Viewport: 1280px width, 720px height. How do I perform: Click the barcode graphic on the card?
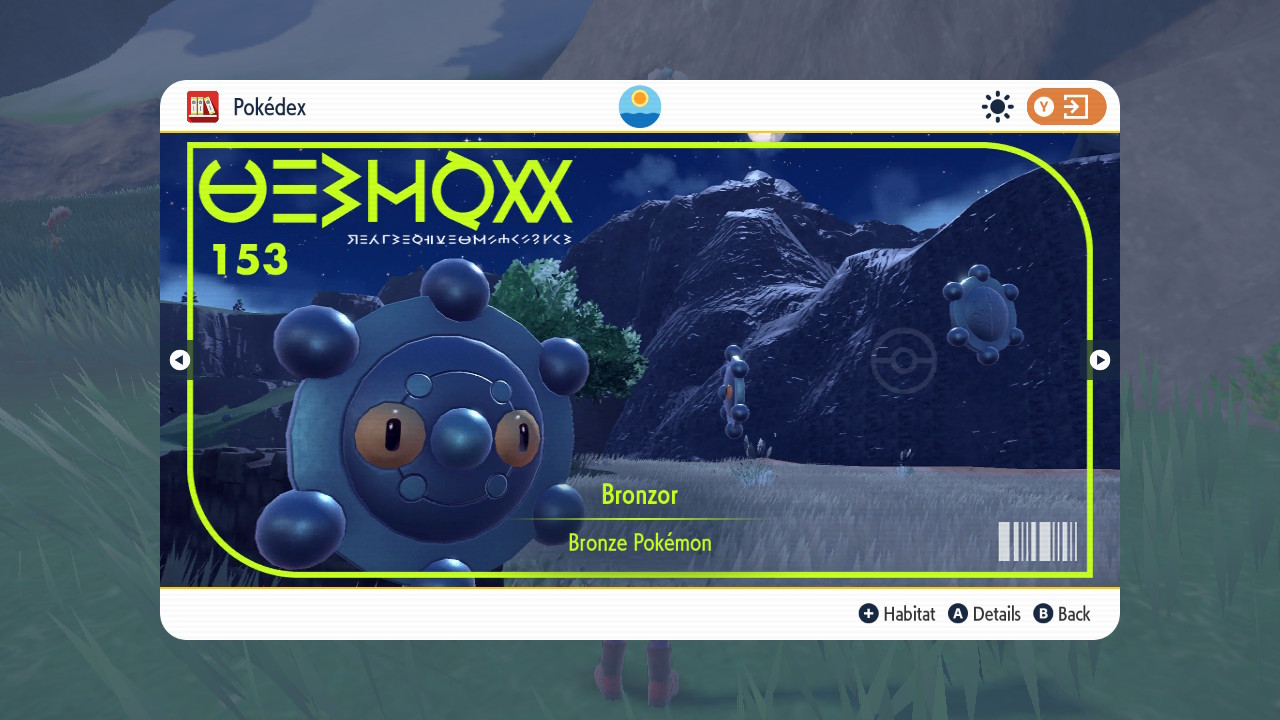point(1037,541)
